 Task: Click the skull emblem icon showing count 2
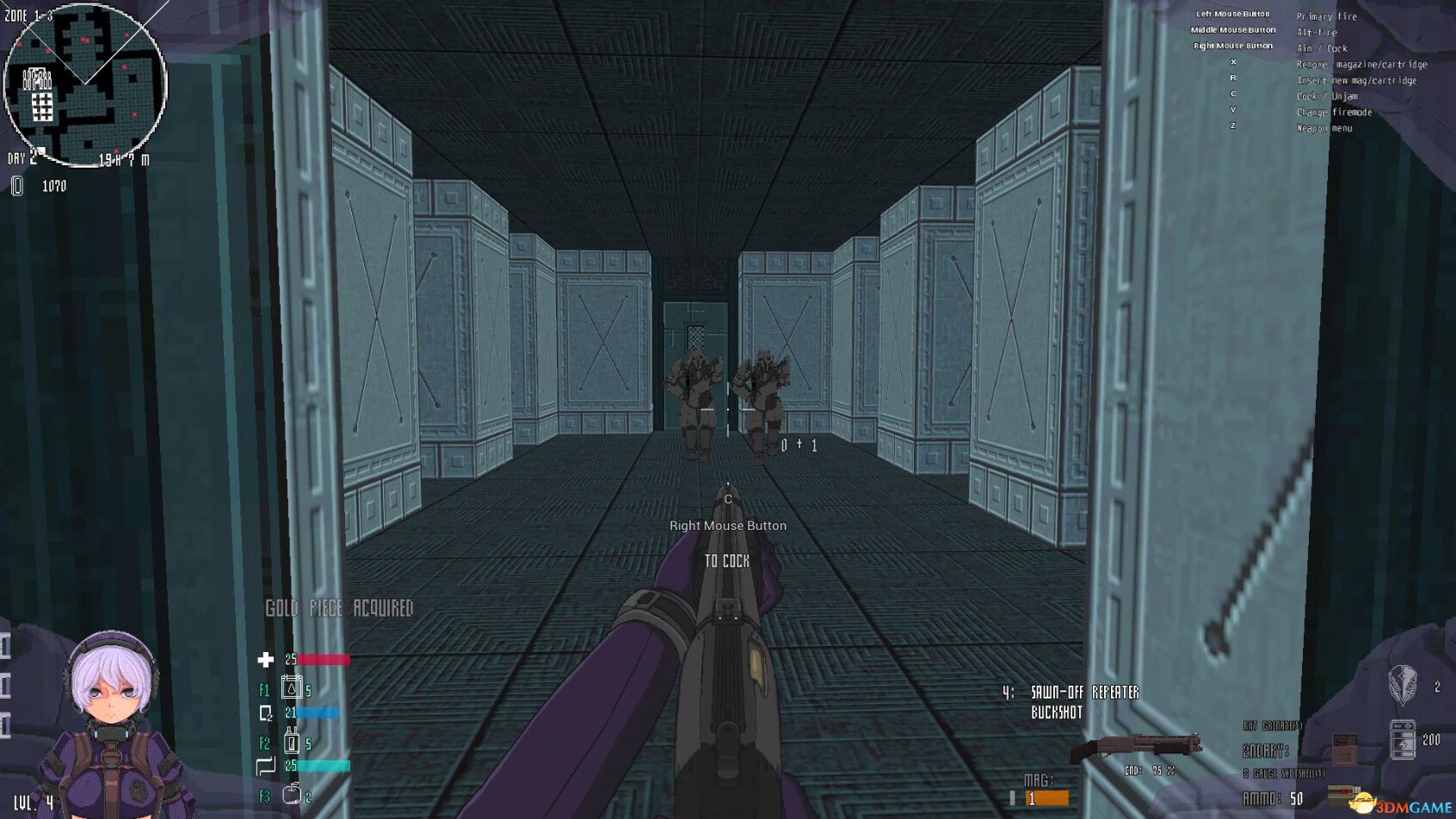[1401, 688]
